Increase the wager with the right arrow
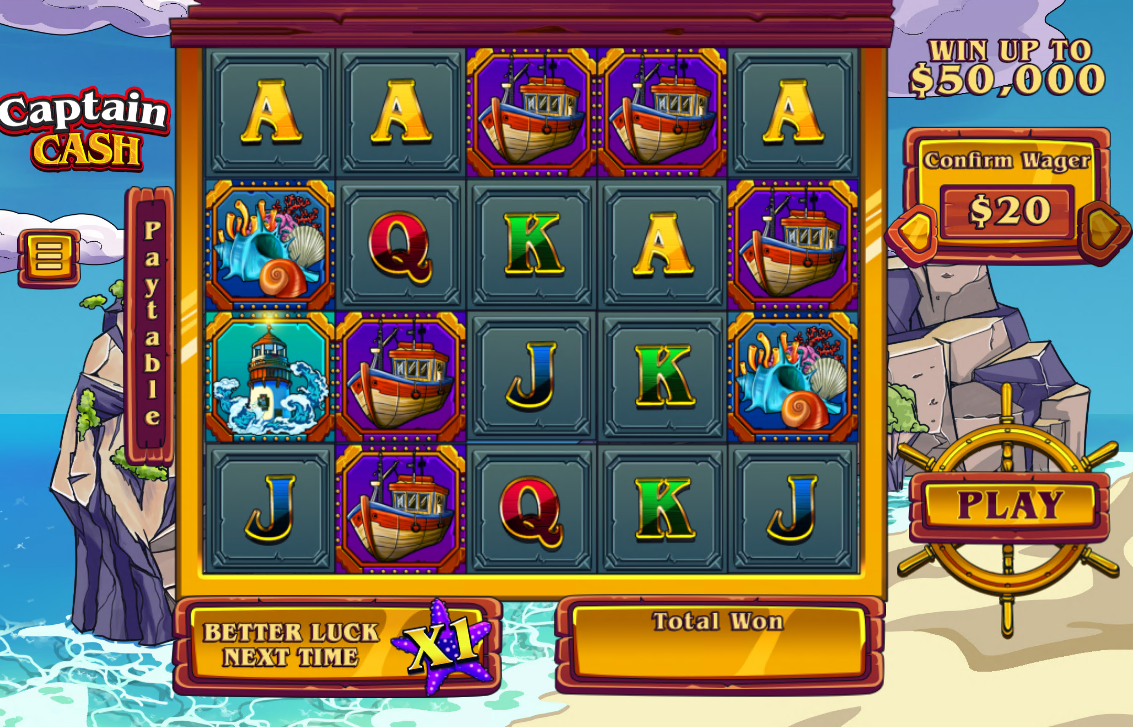The image size is (1133, 727). (1101, 229)
